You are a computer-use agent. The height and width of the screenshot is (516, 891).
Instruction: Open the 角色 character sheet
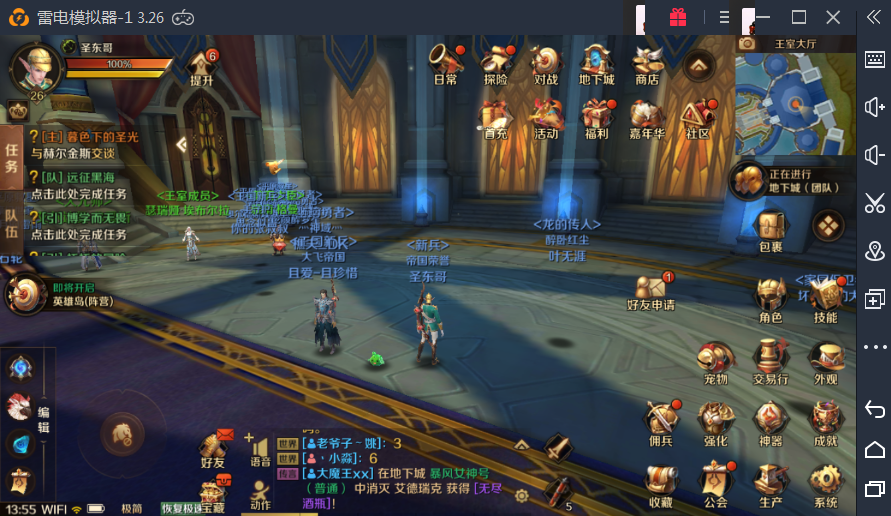point(770,299)
